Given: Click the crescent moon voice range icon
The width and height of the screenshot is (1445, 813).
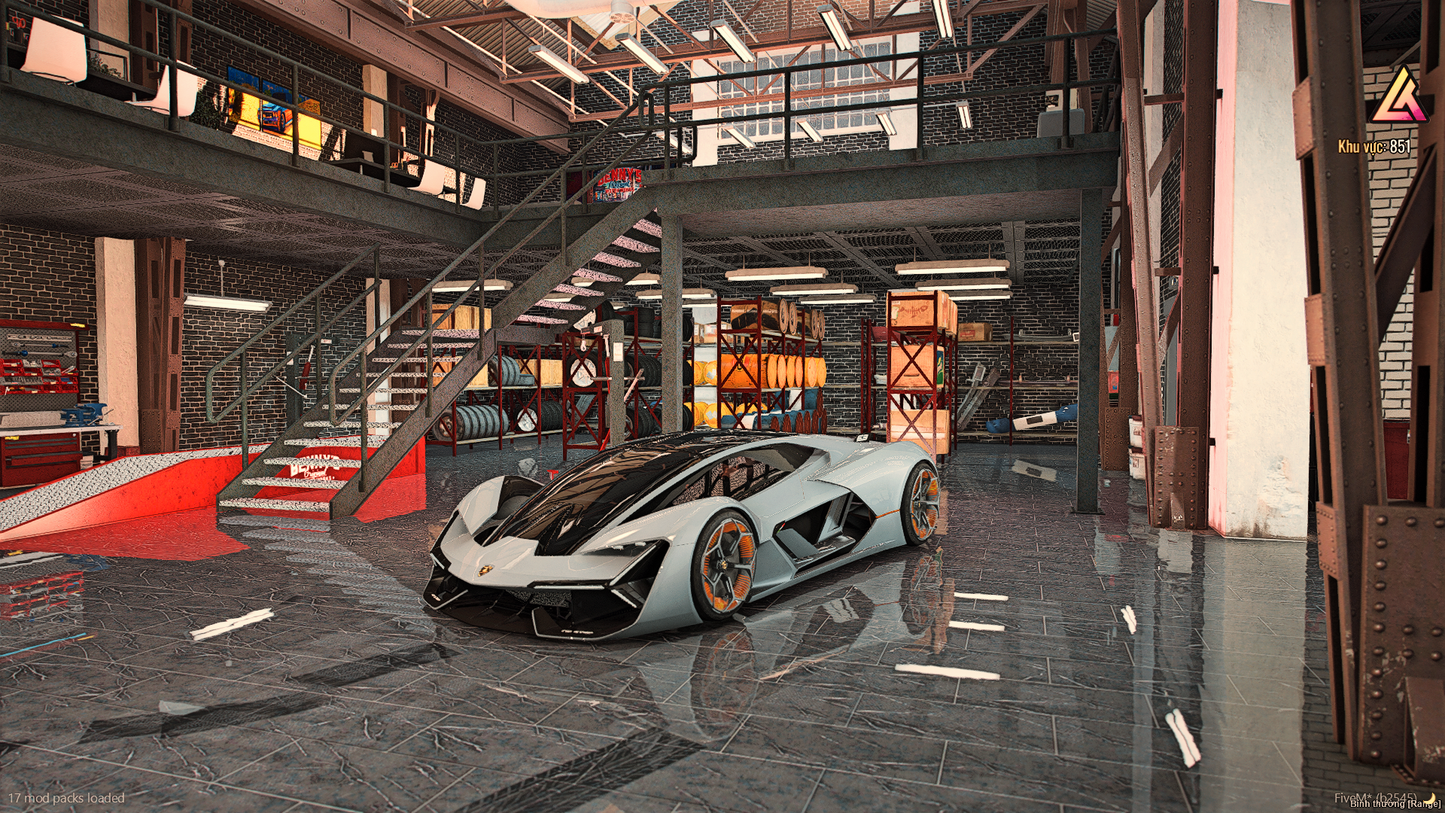Looking at the screenshot, I should click(1432, 797).
